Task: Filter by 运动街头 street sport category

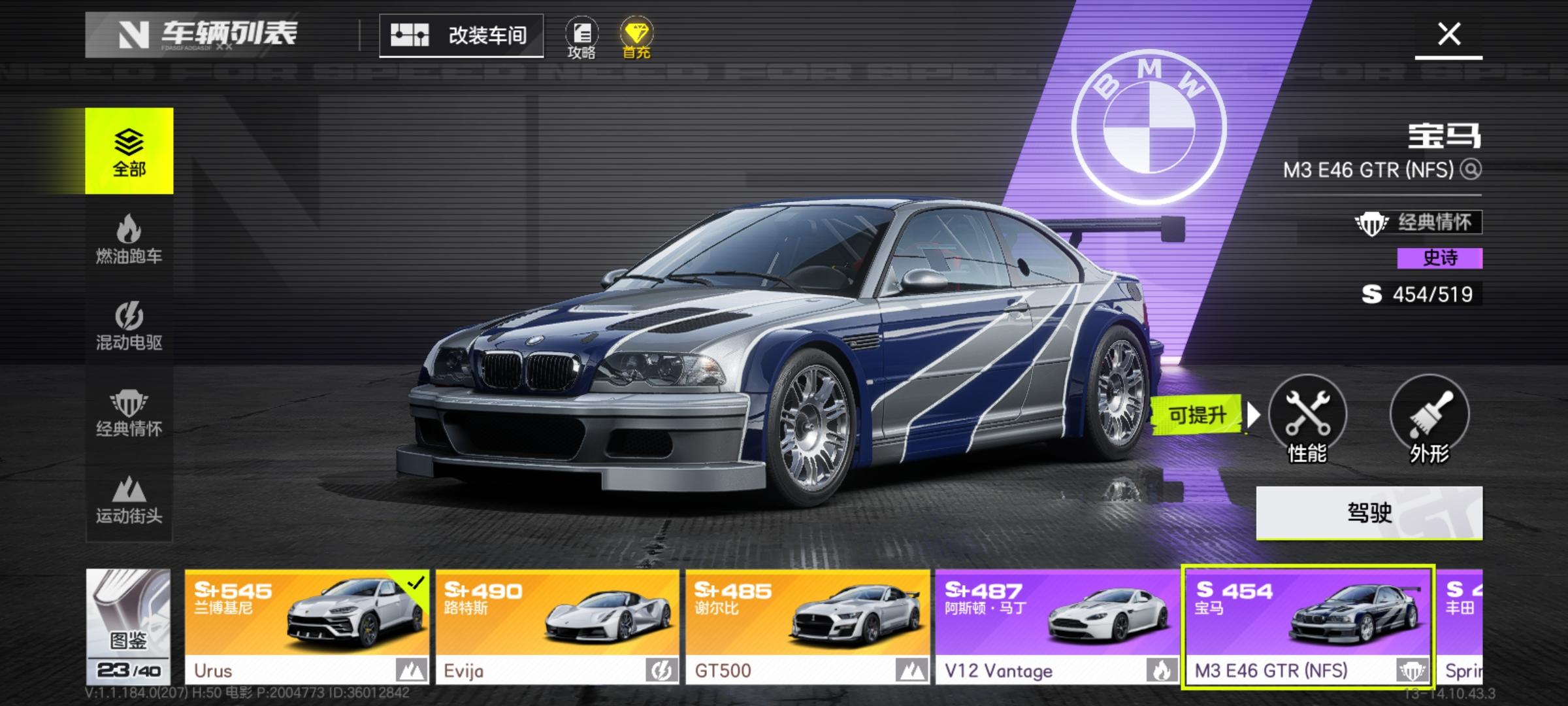Action: pyautogui.click(x=129, y=499)
